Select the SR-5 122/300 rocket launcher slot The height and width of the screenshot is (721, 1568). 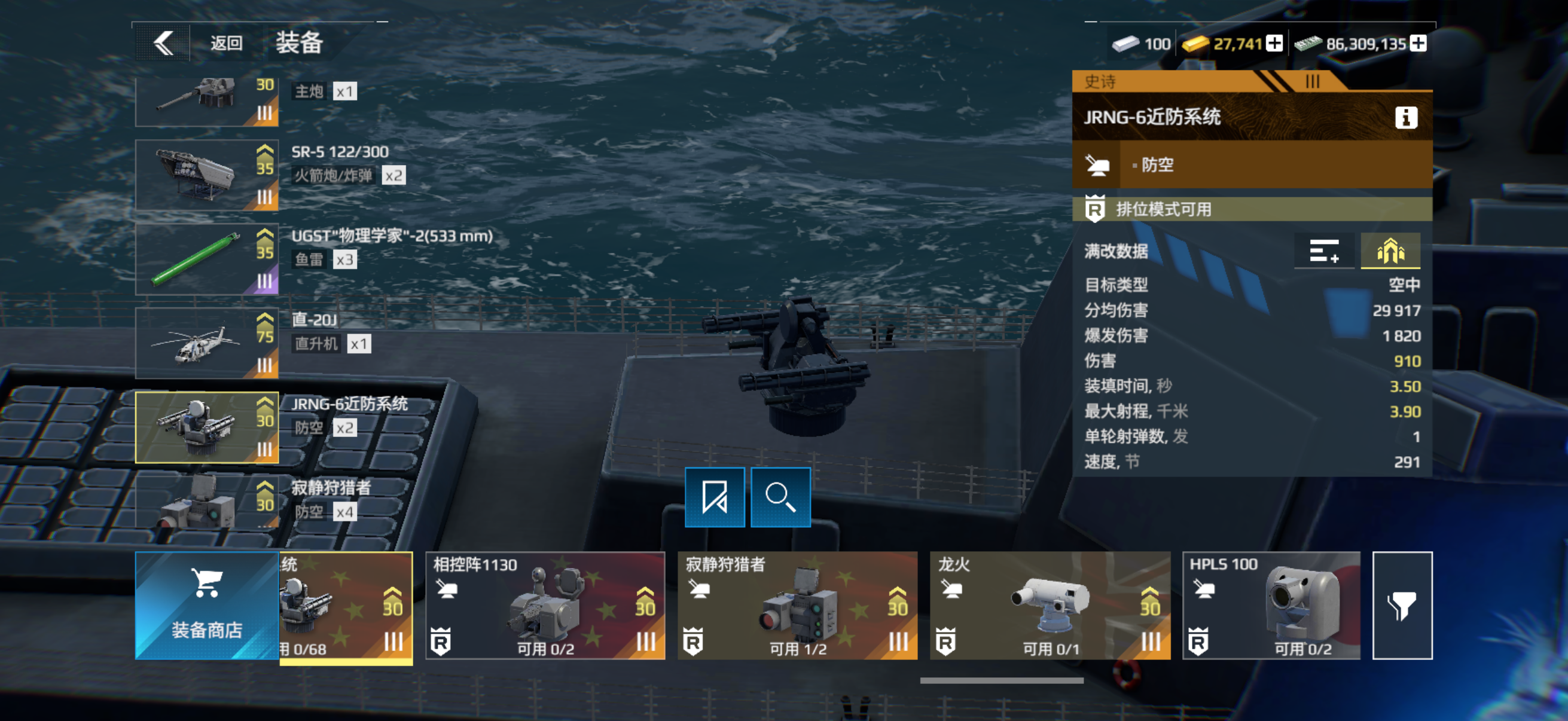(x=206, y=175)
